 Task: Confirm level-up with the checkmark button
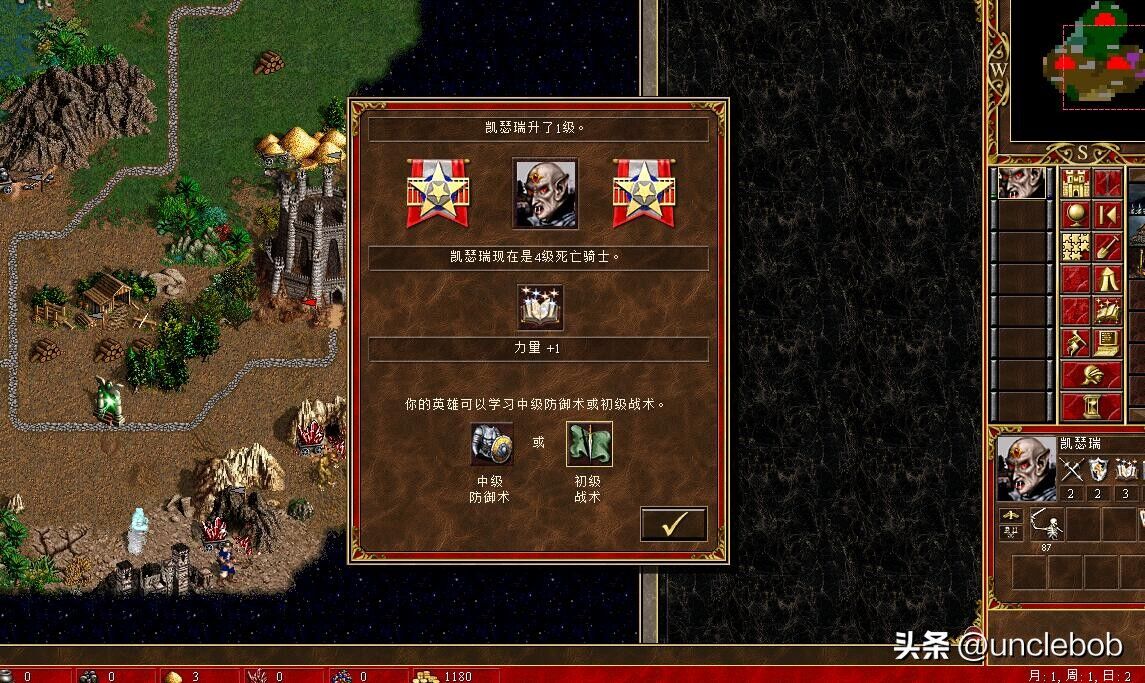tap(673, 523)
